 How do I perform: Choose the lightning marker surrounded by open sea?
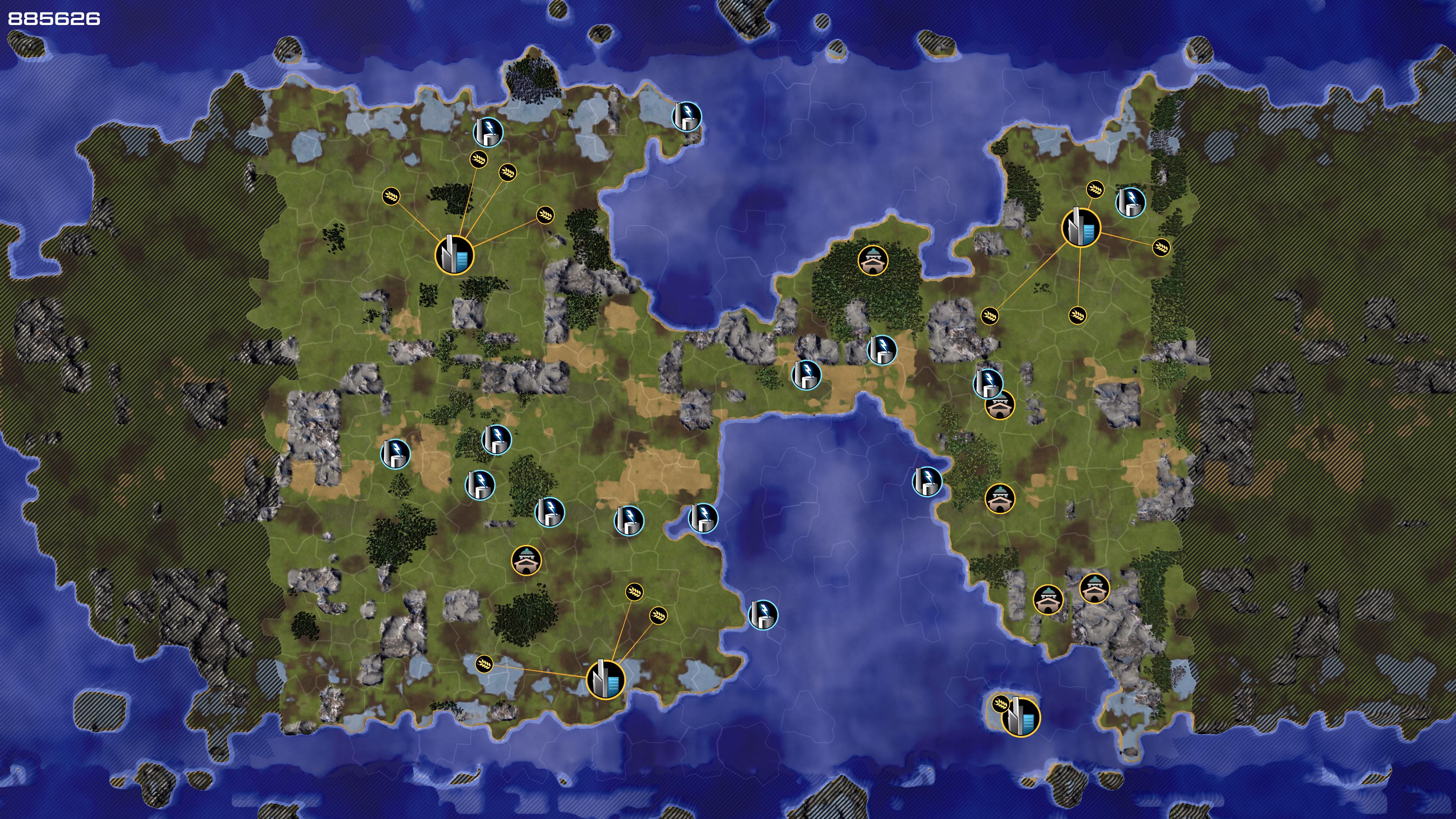point(763,614)
